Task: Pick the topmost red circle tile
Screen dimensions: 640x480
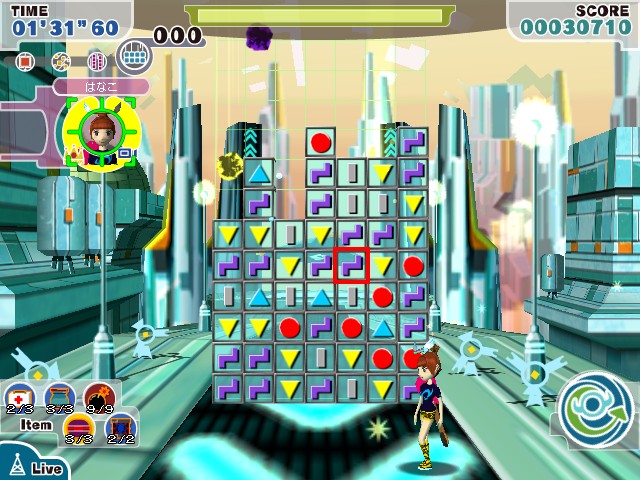Action: (x=321, y=142)
